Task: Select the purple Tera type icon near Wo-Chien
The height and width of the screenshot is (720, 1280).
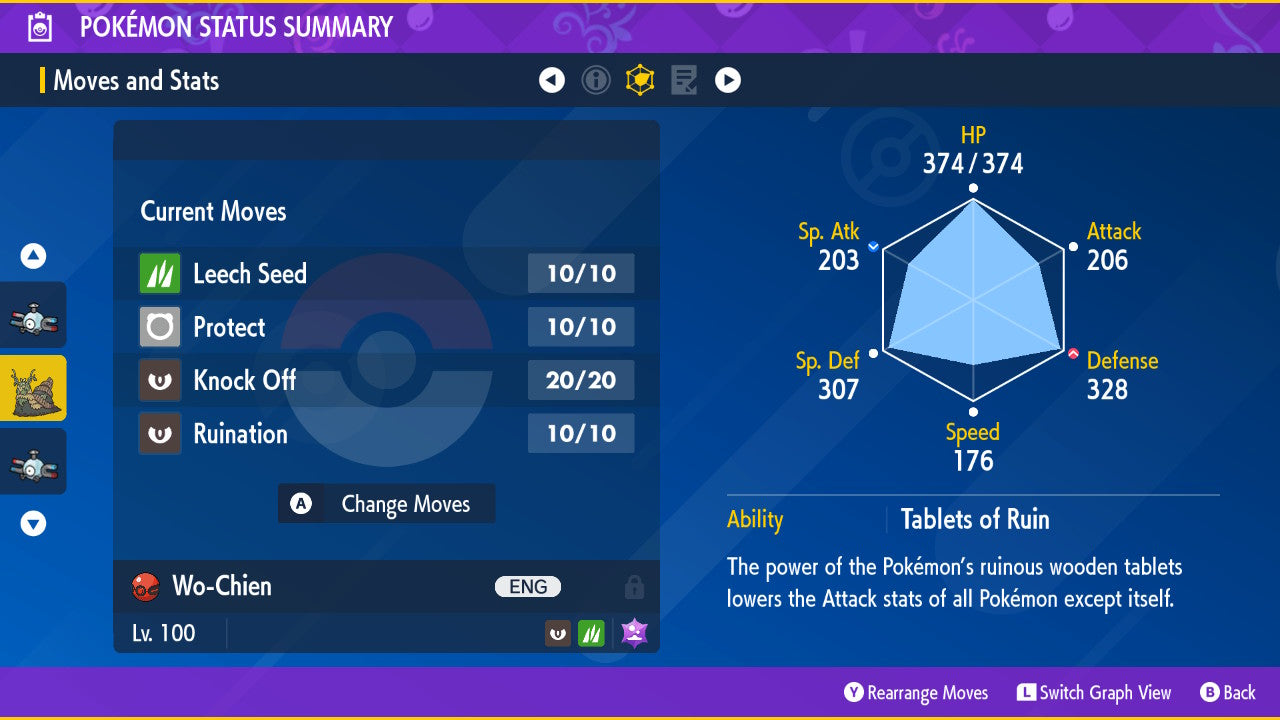Action: (x=634, y=632)
